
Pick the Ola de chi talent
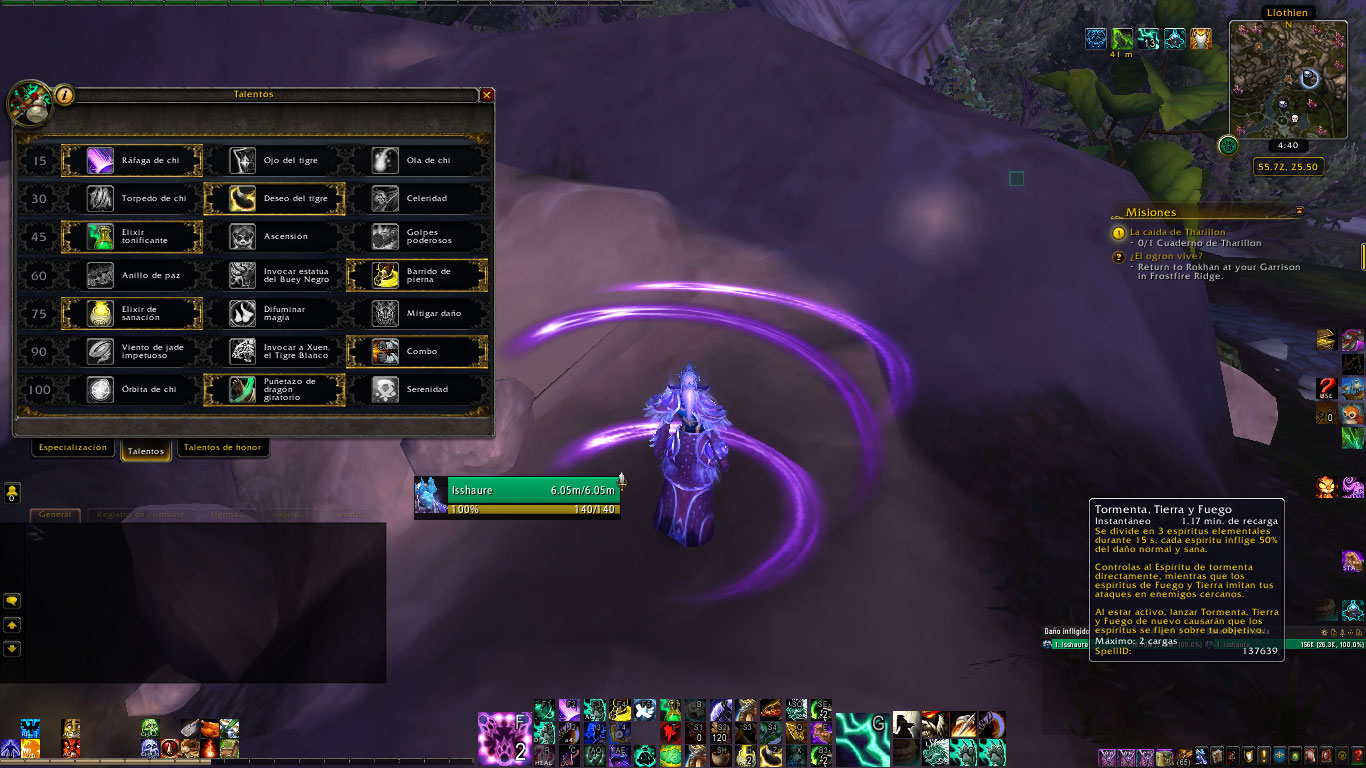[416, 160]
